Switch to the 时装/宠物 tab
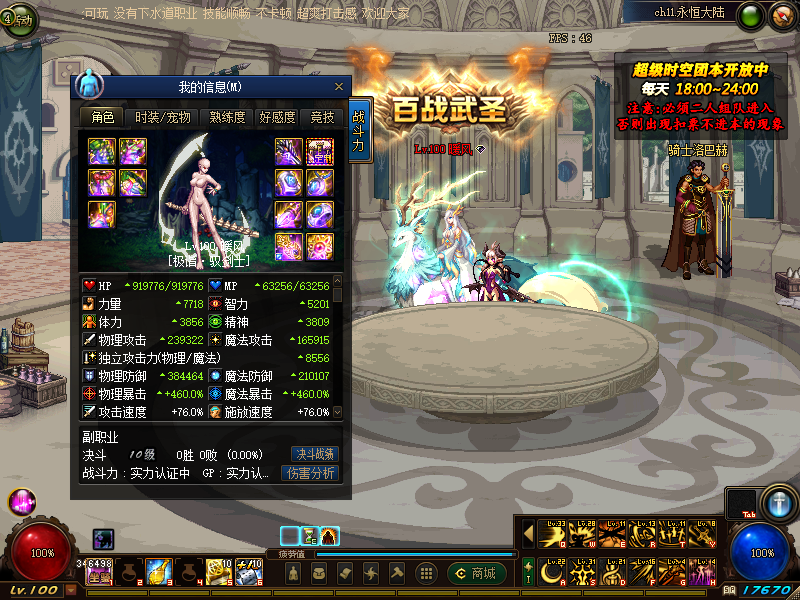 pos(162,117)
